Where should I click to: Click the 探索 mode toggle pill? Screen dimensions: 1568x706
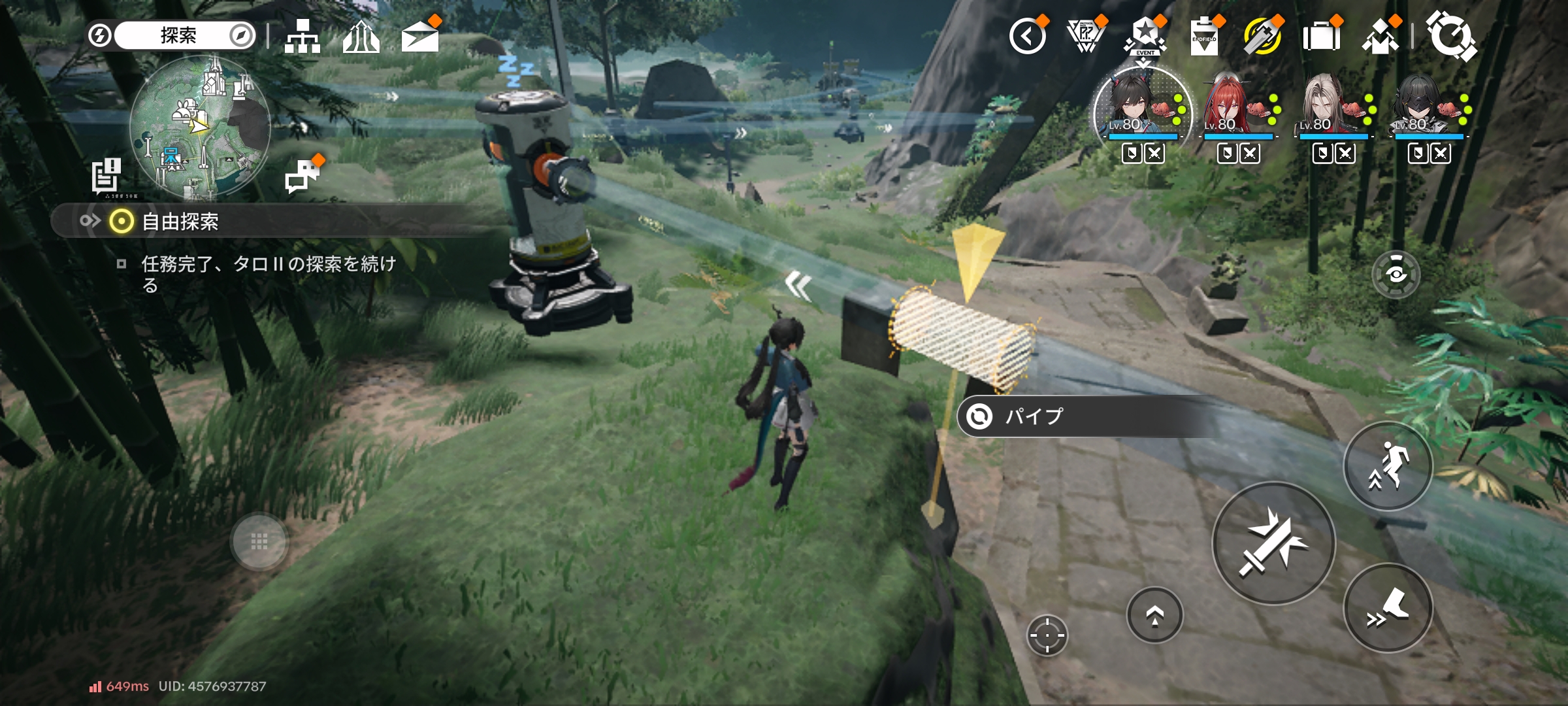[178, 35]
